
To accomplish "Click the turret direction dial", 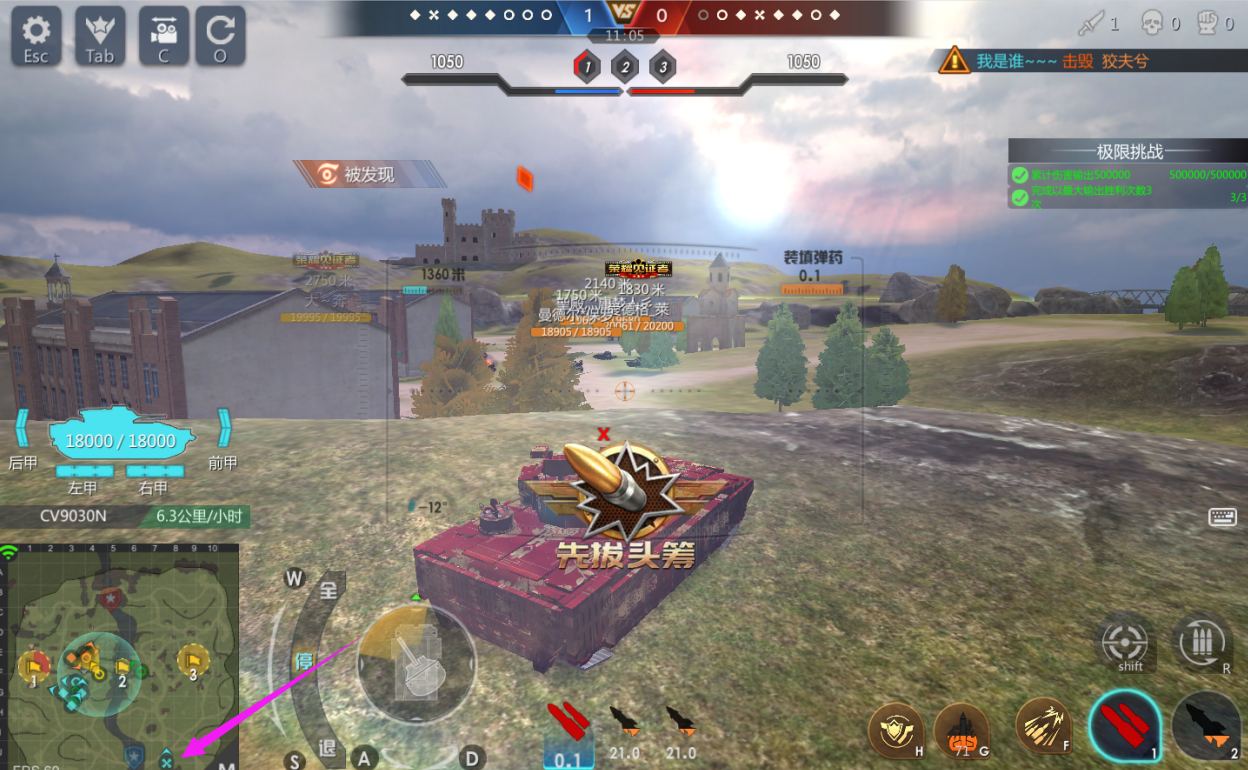I will point(417,664).
